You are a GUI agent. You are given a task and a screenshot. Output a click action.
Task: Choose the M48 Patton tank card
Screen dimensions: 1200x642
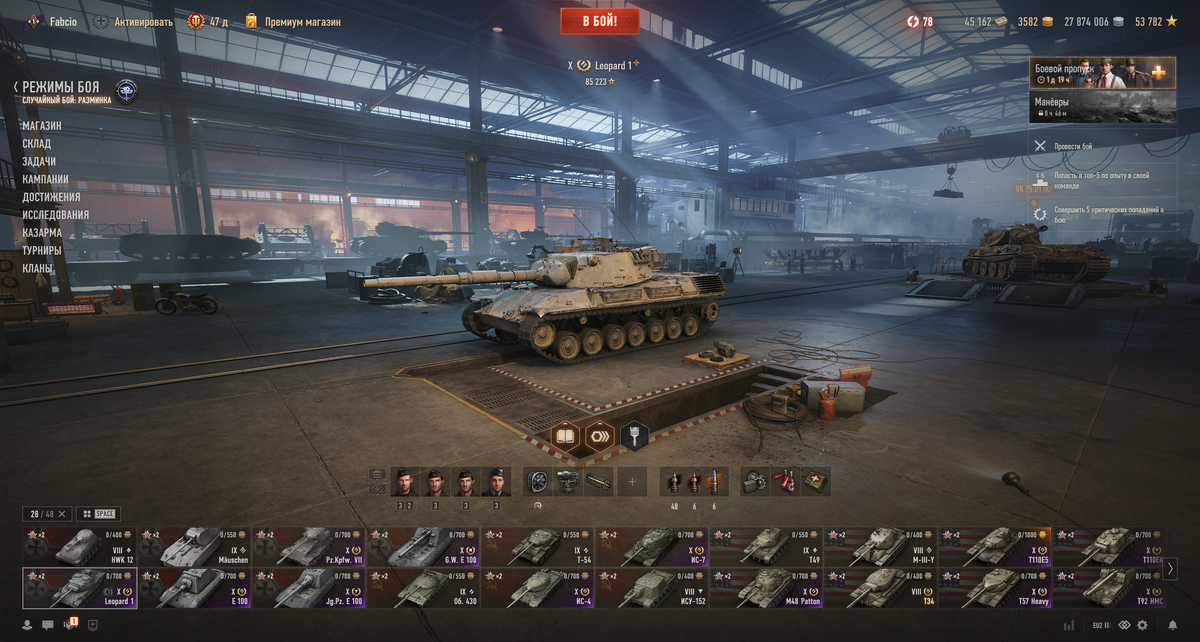[766, 588]
